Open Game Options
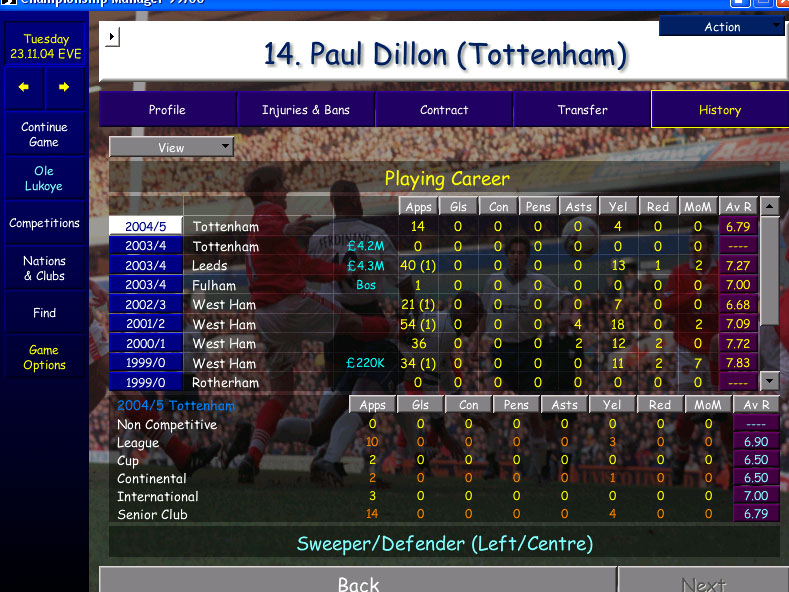This screenshot has height=592, width=789. pos(44,358)
